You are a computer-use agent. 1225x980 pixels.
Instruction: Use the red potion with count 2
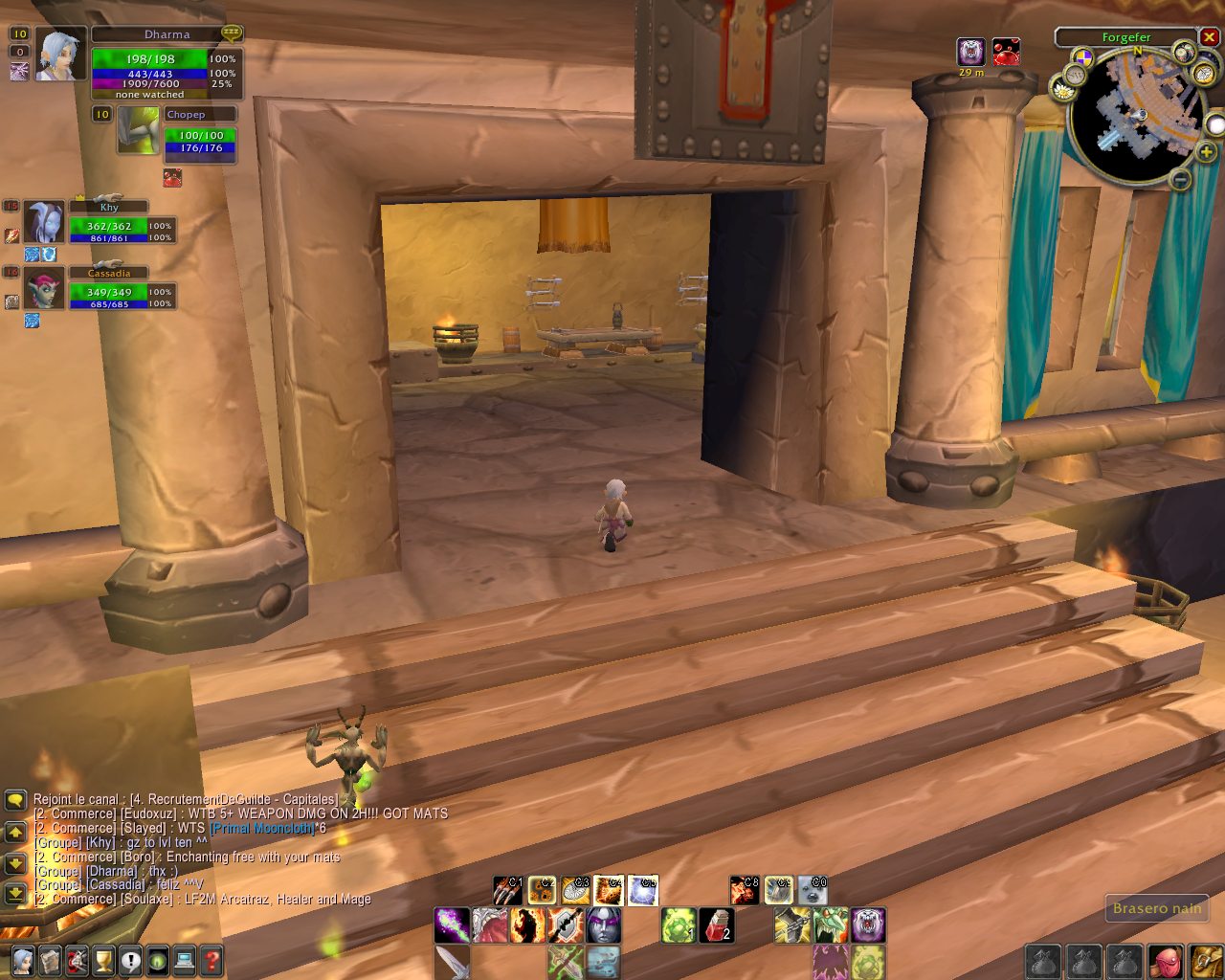pos(718,925)
